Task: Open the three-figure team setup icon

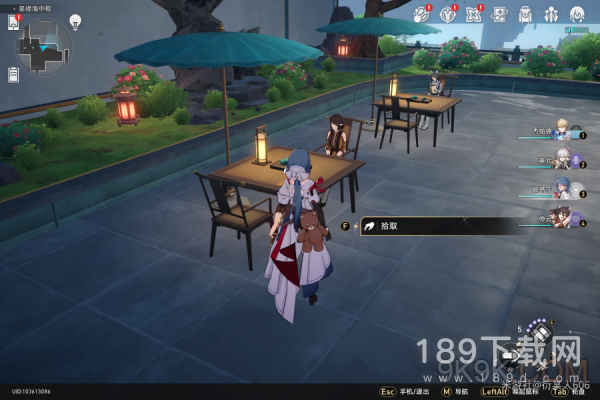Action: pyautogui.click(x=550, y=14)
